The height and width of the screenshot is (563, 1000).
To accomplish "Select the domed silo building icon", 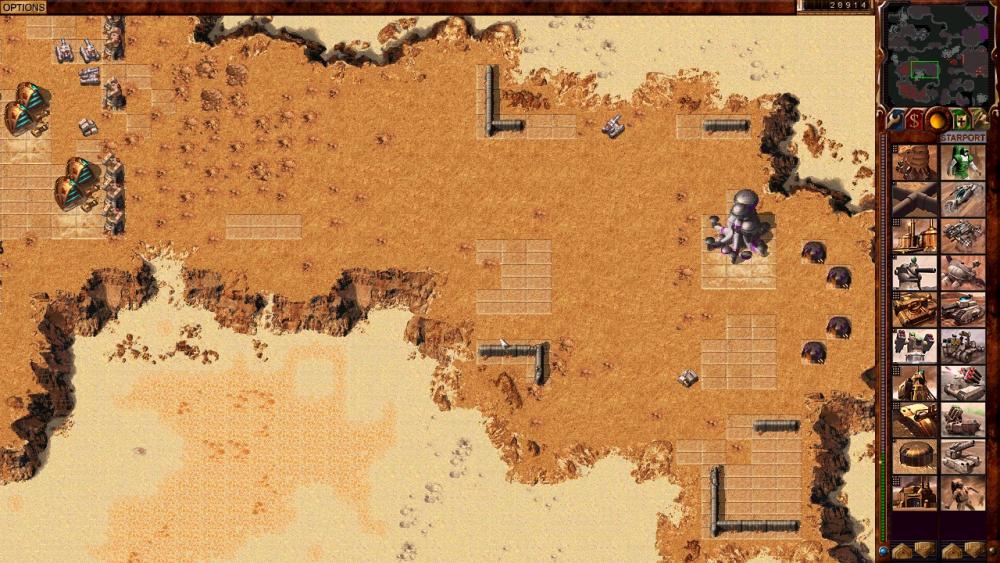I will coord(914,456).
